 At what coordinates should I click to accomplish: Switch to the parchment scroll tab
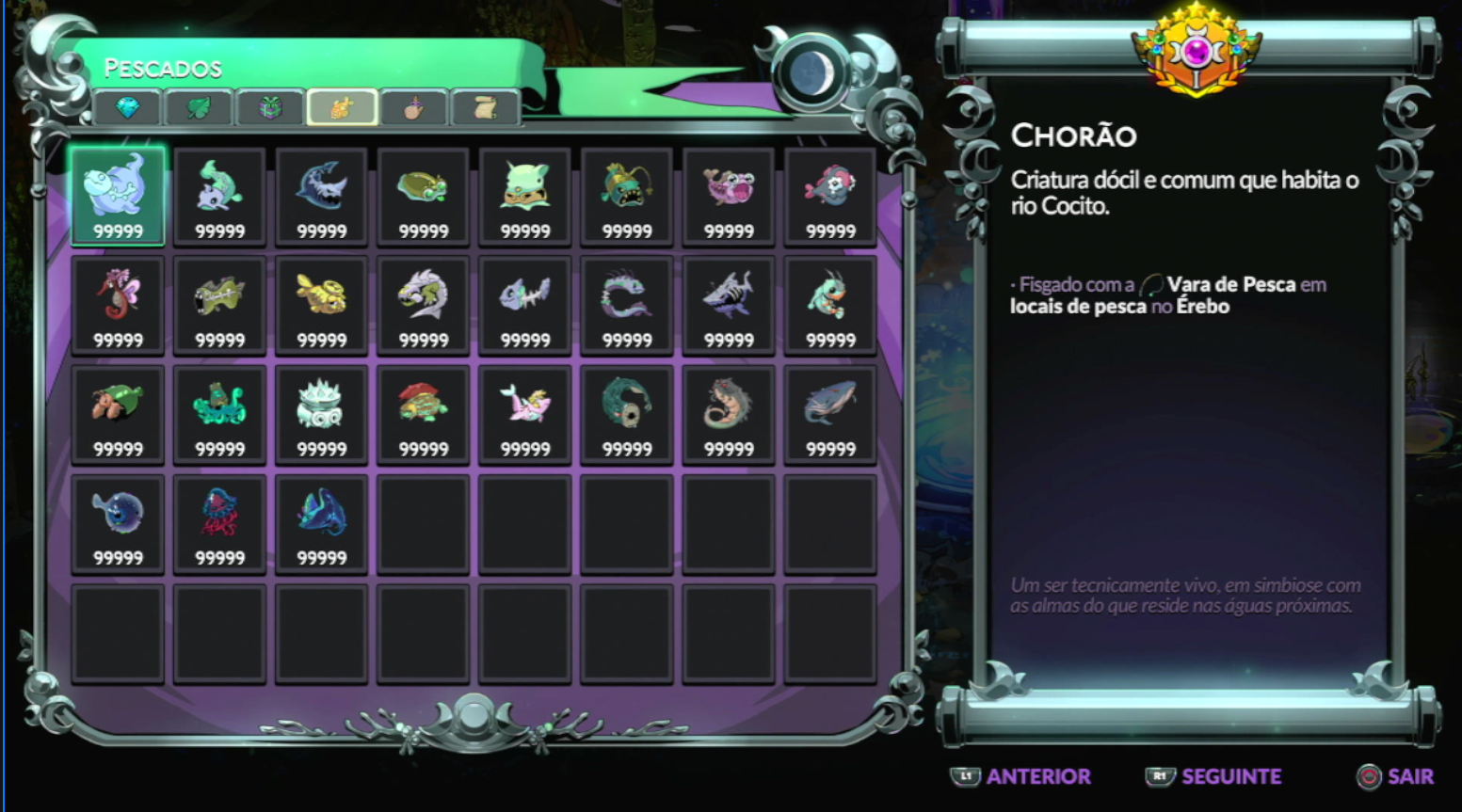[486, 108]
